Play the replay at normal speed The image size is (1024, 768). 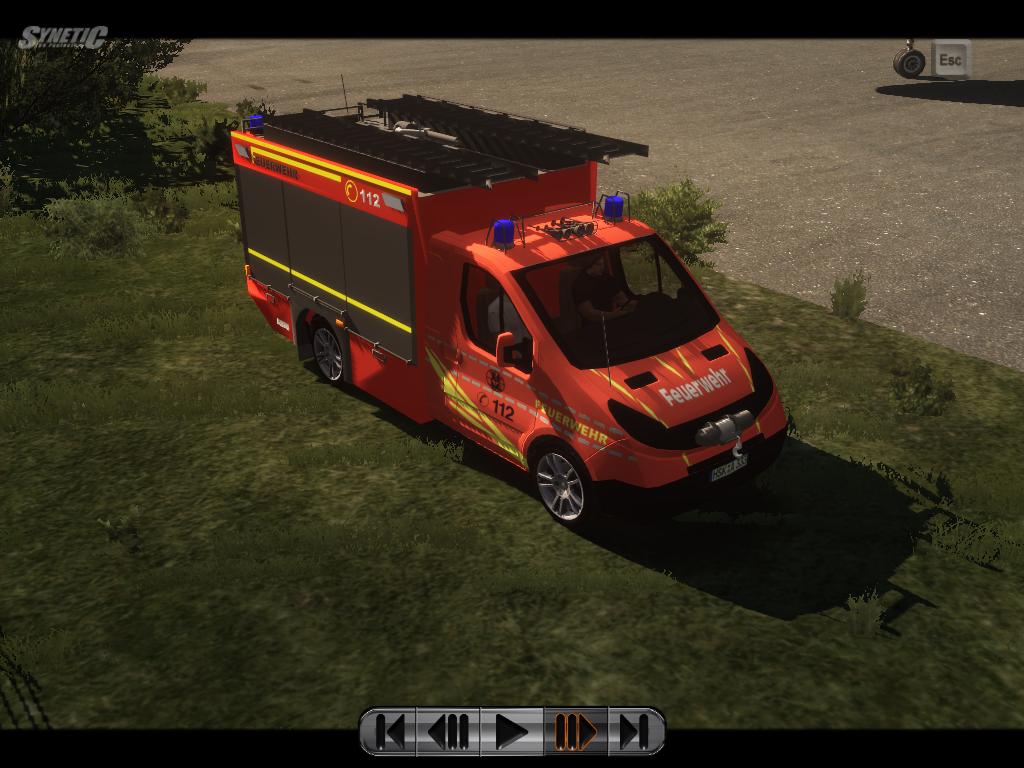pos(511,732)
